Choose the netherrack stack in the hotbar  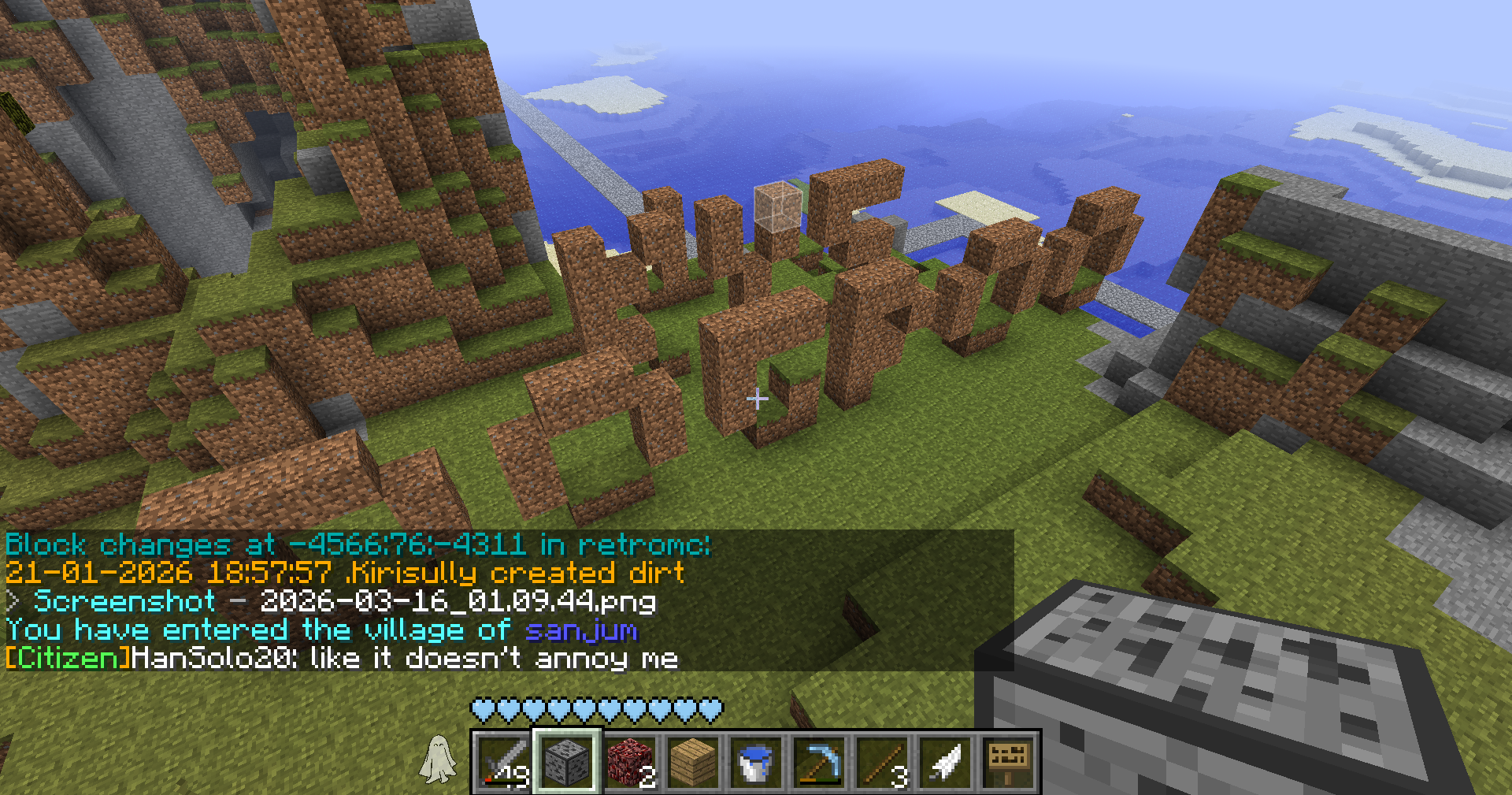click(630, 762)
